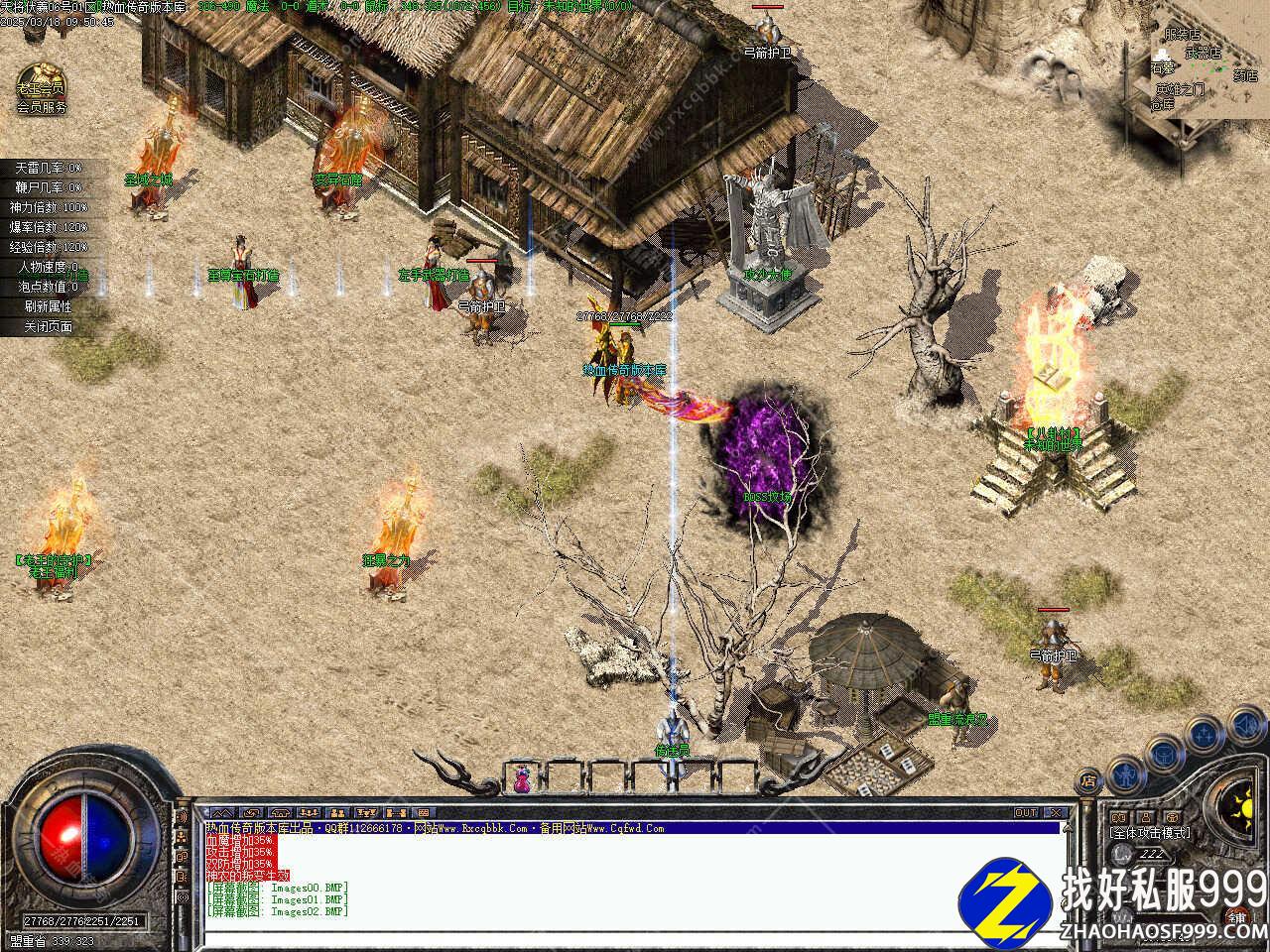Use the pink potion in the quick belt
This screenshot has height=952, width=1270.
pyautogui.click(x=521, y=778)
